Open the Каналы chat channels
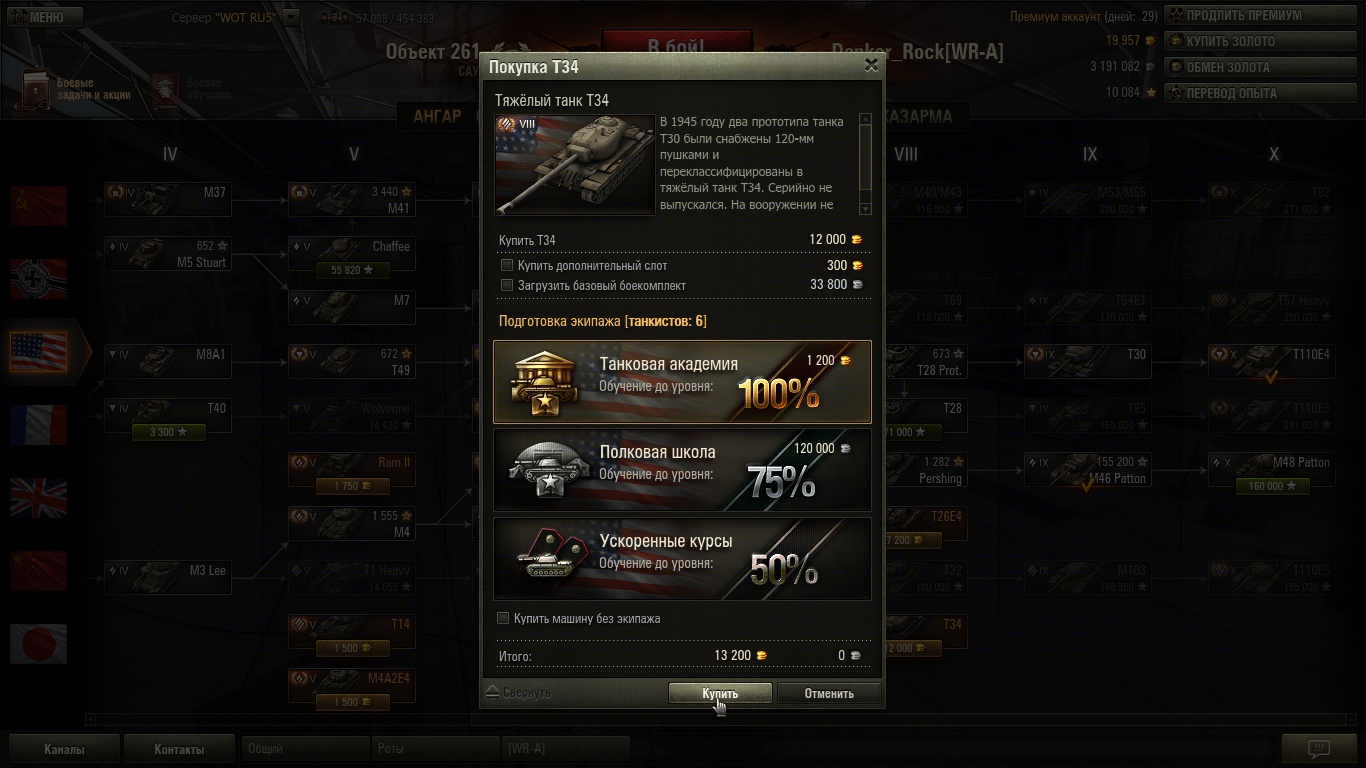This screenshot has width=1366, height=768. click(64, 749)
